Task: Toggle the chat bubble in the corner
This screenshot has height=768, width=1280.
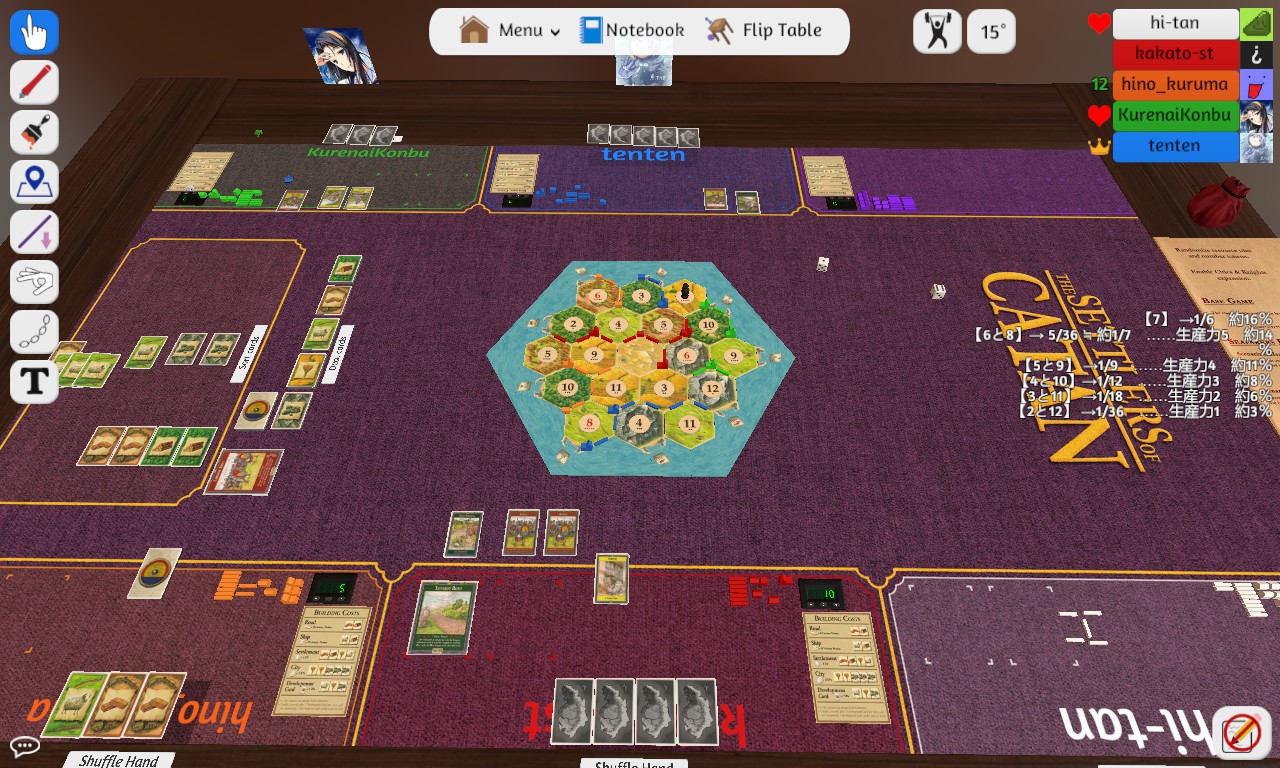Action: tap(26, 747)
